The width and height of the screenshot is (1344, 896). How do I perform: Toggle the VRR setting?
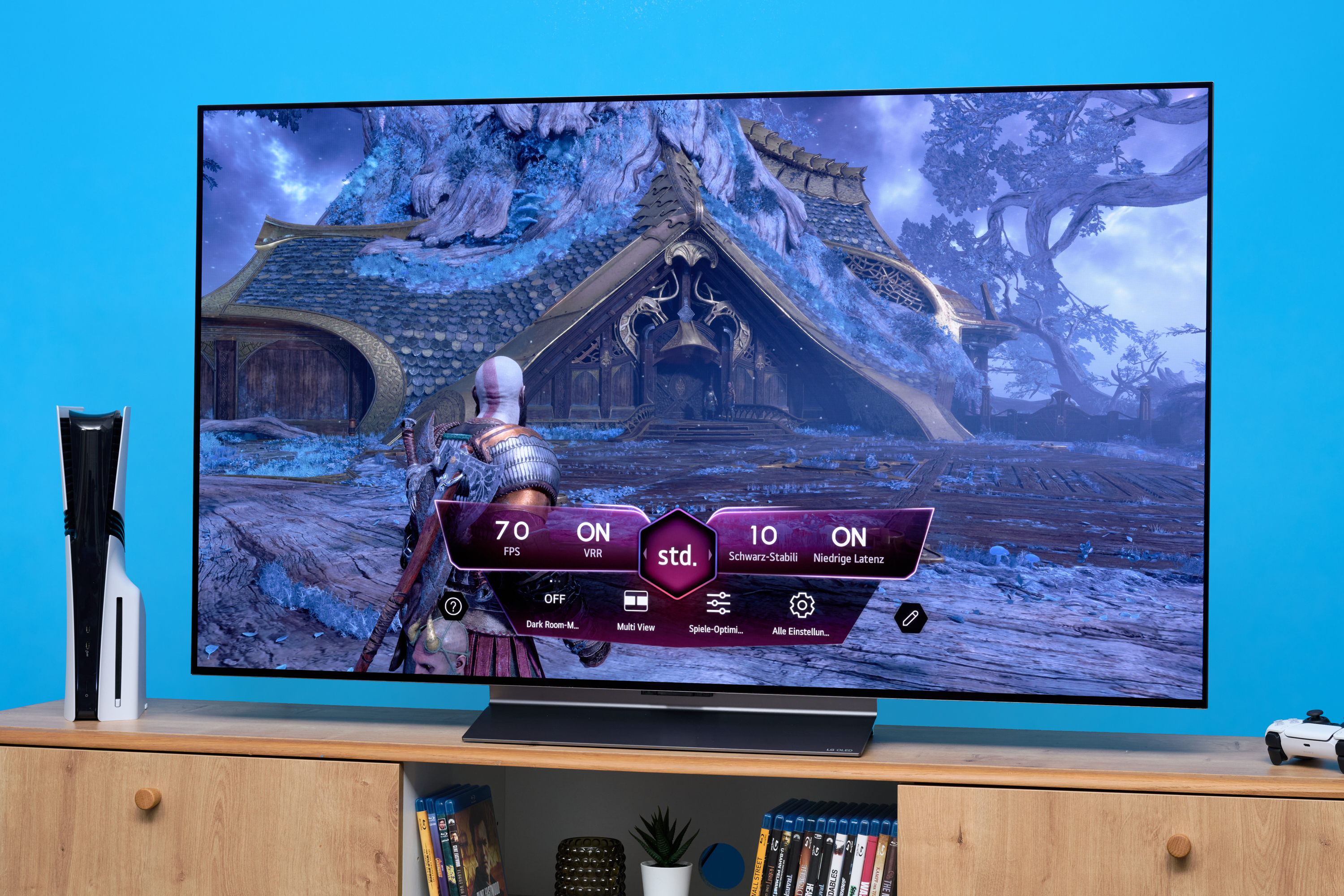593,538
